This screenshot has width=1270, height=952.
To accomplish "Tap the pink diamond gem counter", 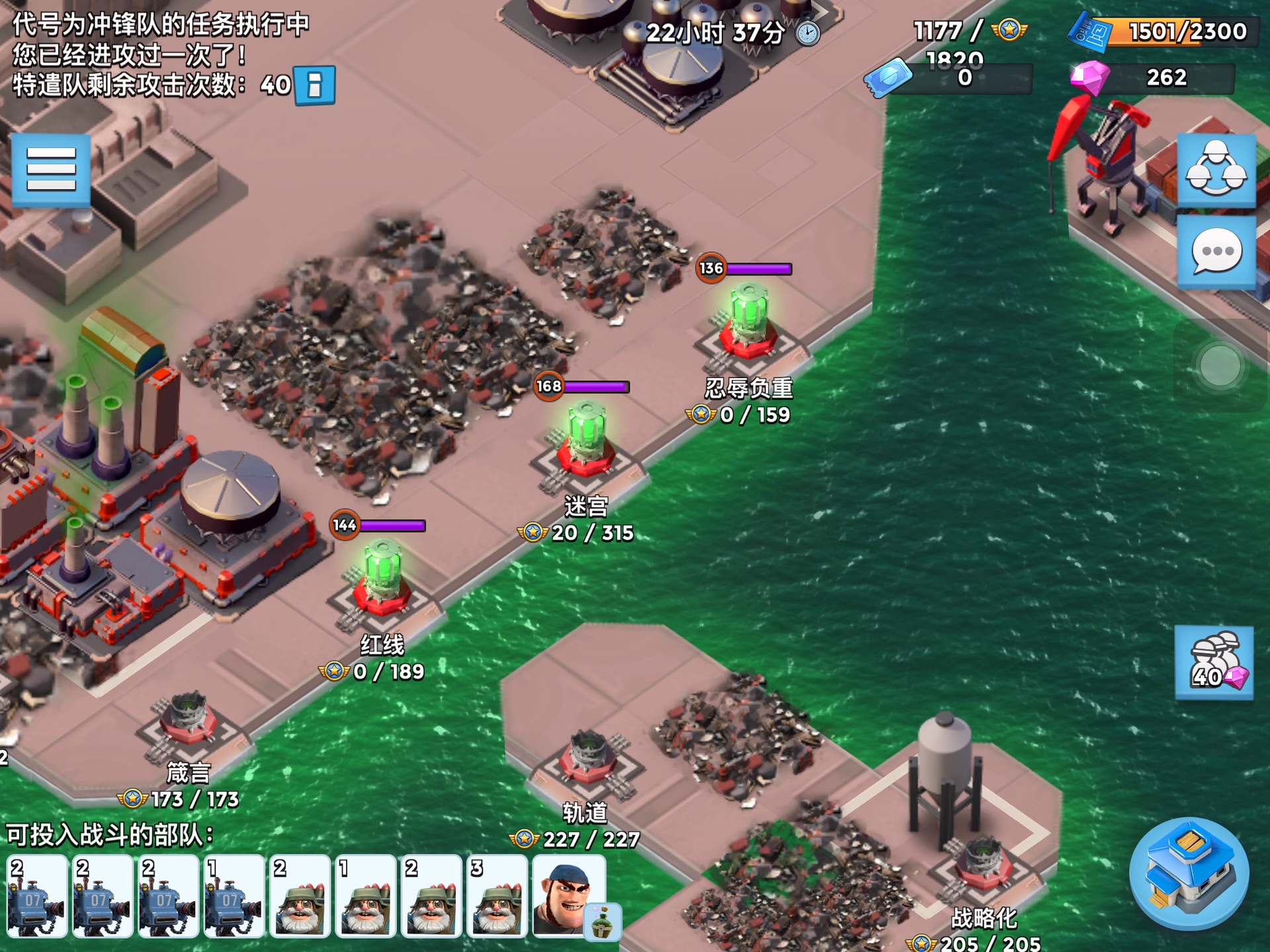I will pyautogui.click(x=1151, y=78).
